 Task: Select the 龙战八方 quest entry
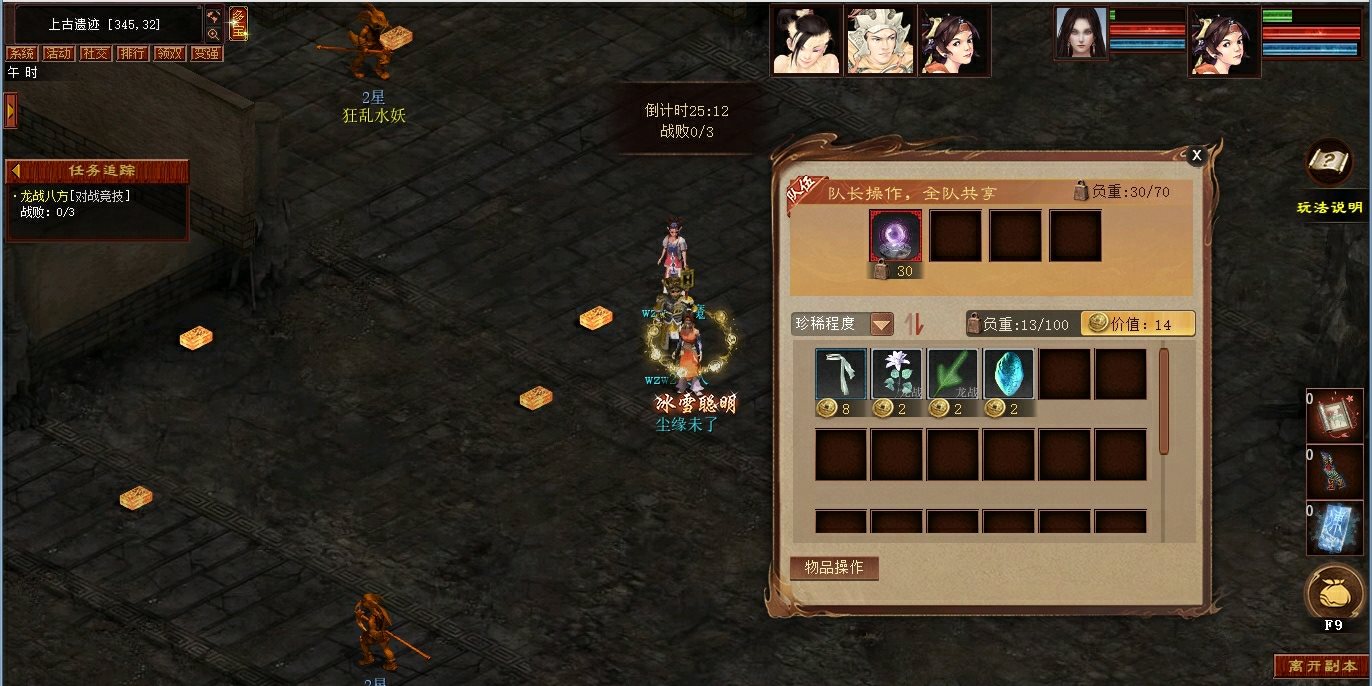coord(76,196)
